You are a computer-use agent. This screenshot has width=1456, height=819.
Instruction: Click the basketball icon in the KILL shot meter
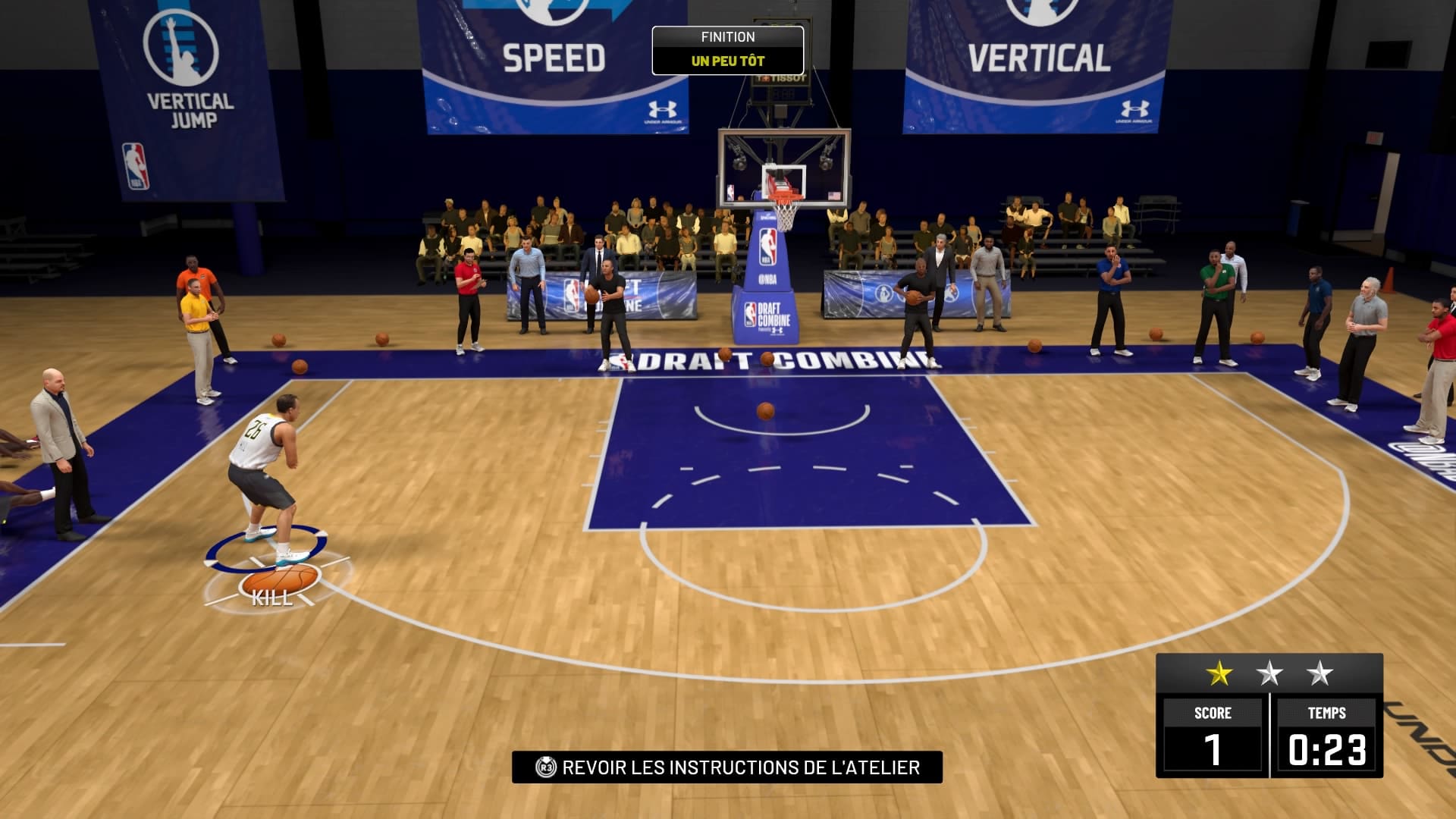(x=282, y=579)
